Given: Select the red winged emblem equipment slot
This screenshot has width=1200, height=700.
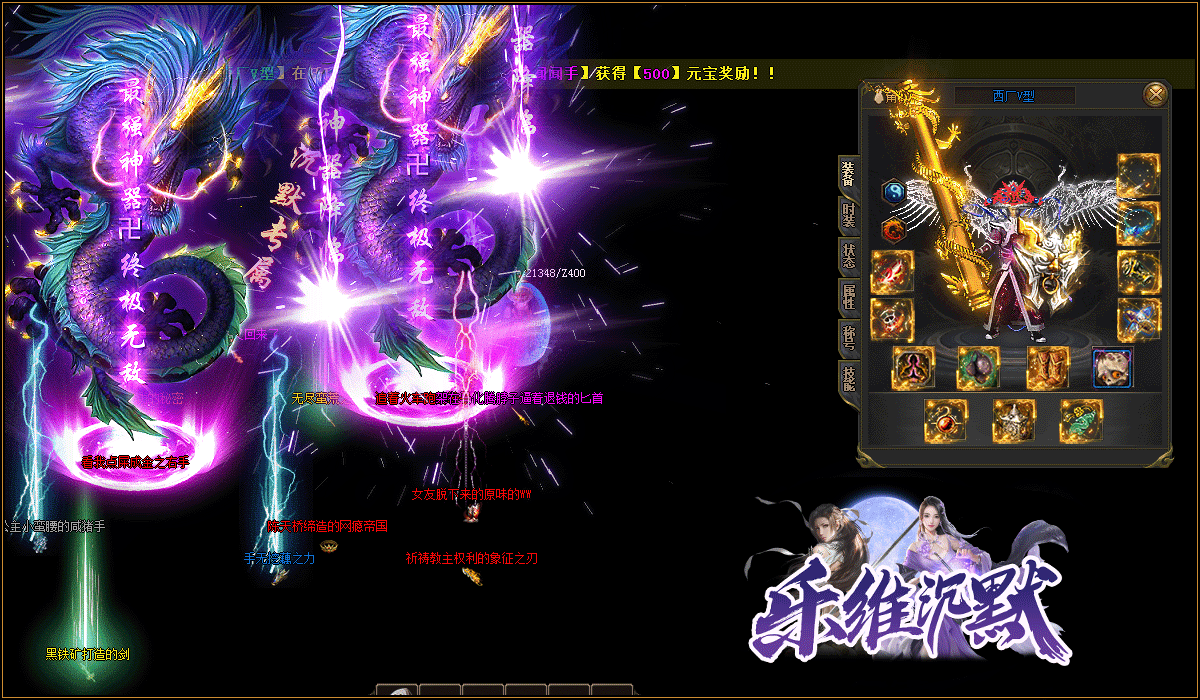Looking at the screenshot, I should pyautogui.click(x=892, y=272).
